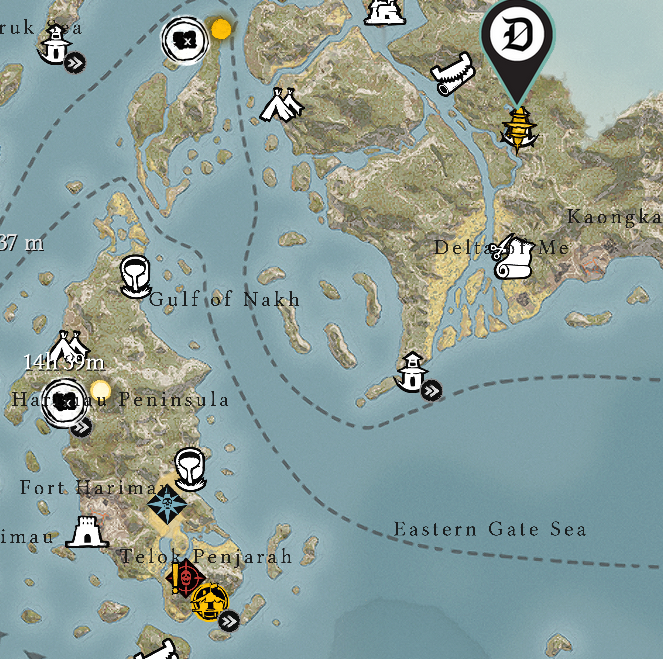663x659 pixels.
Task: Open the treasure map marker on Hariman Peninsula
Action: [66, 403]
